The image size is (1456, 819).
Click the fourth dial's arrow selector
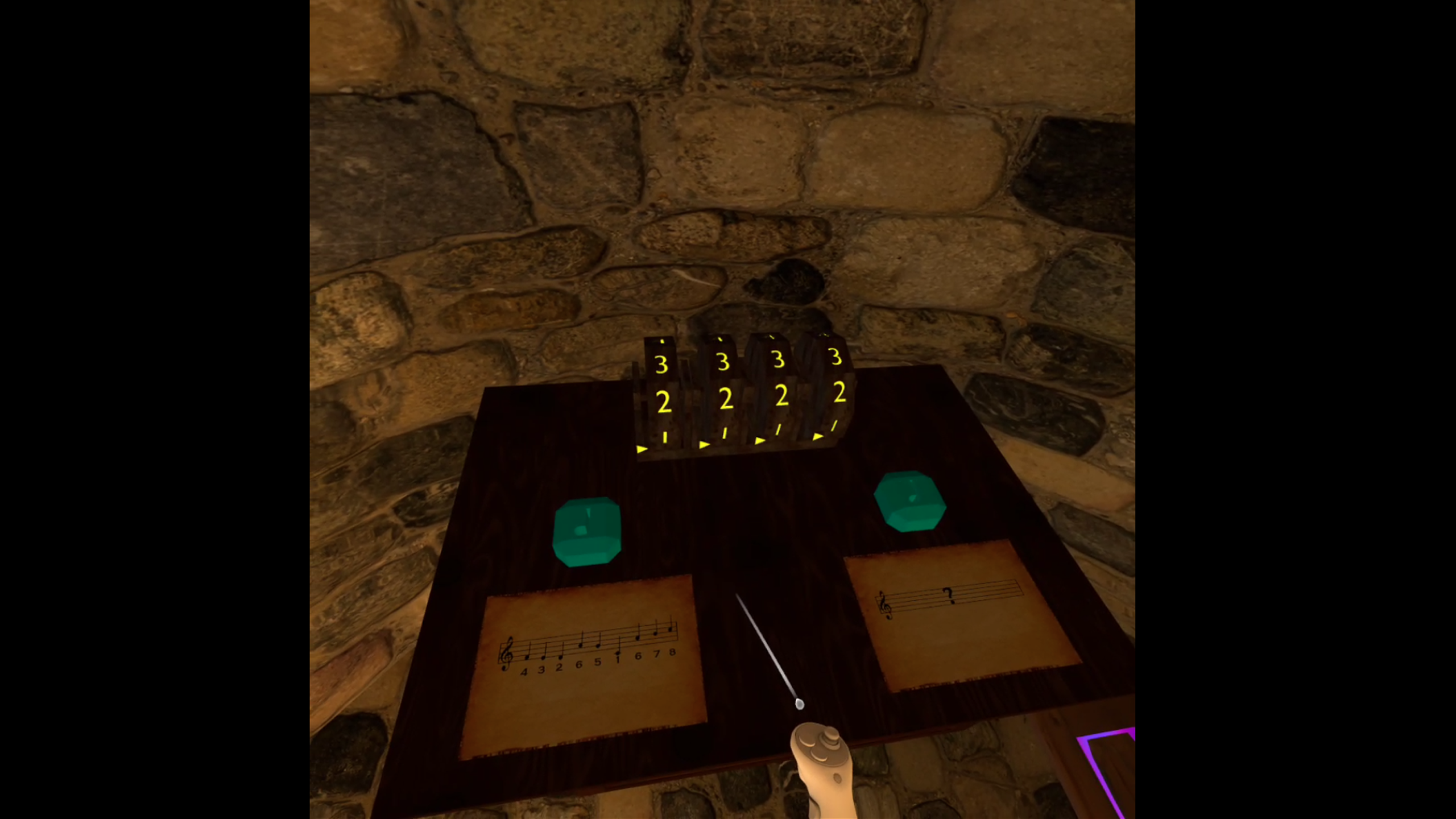[x=818, y=439]
